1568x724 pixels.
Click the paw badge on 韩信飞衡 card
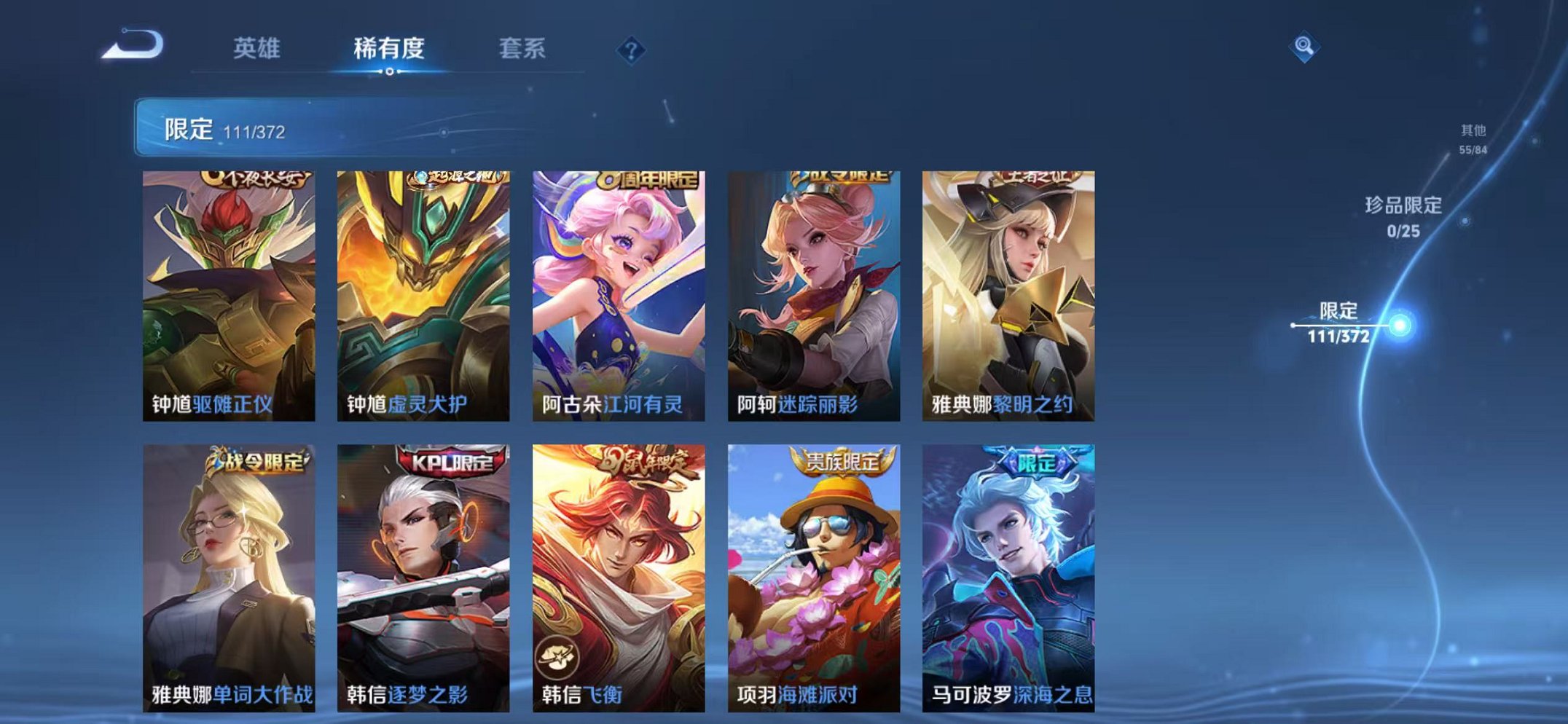558,658
